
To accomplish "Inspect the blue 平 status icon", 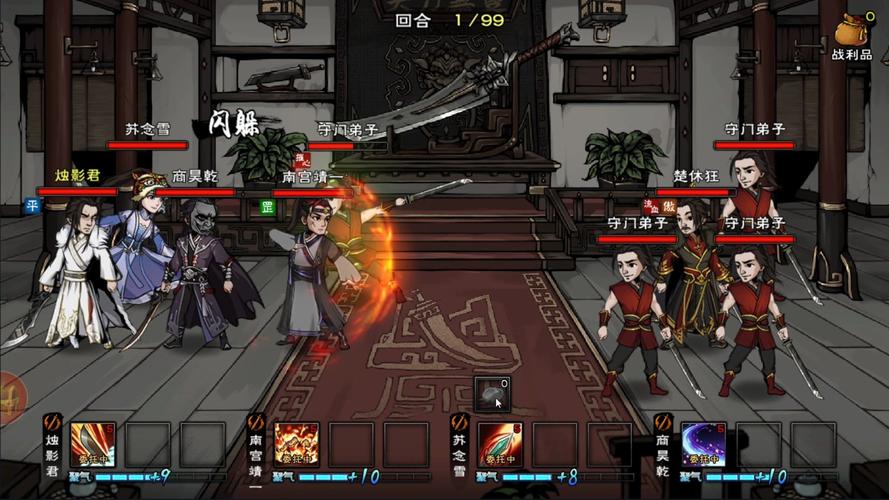I will coord(32,207).
